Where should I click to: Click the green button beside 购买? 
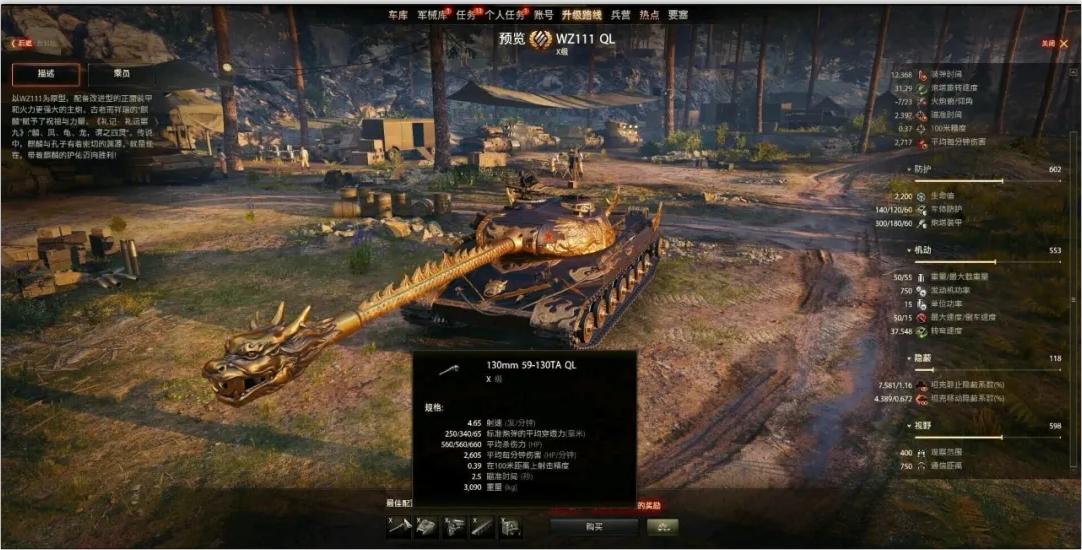point(660,527)
